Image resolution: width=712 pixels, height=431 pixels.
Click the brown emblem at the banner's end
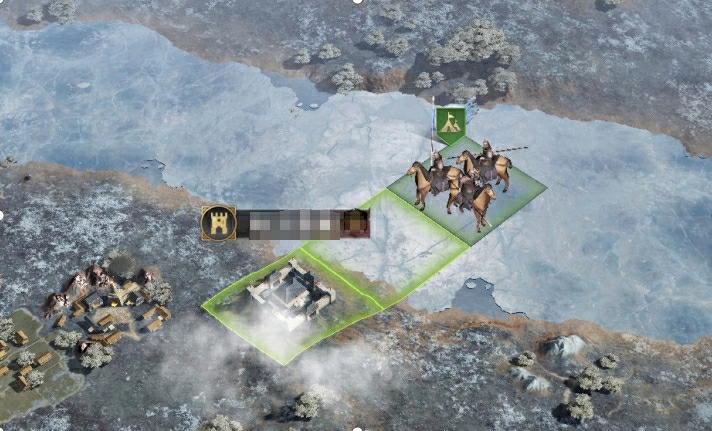pos(355,223)
